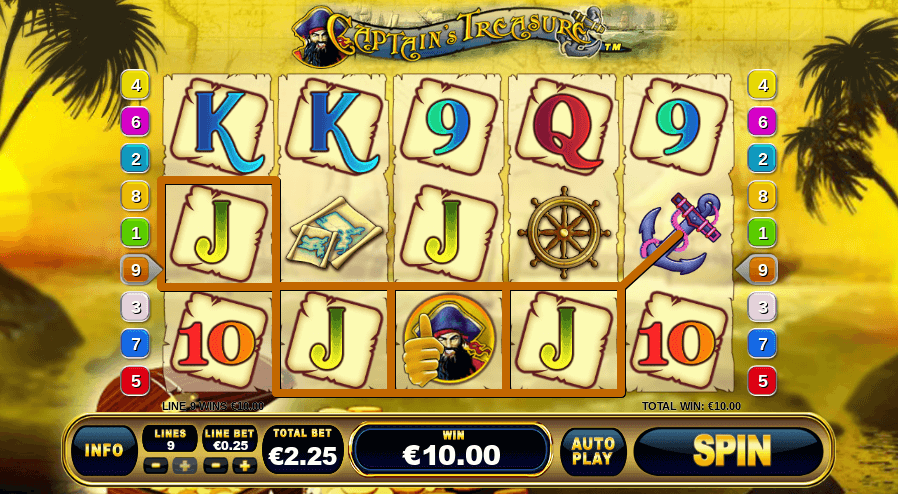This screenshot has height=494, width=898.
Task: Choose the right-side payline 9 marker
Action: coord(761,269)
